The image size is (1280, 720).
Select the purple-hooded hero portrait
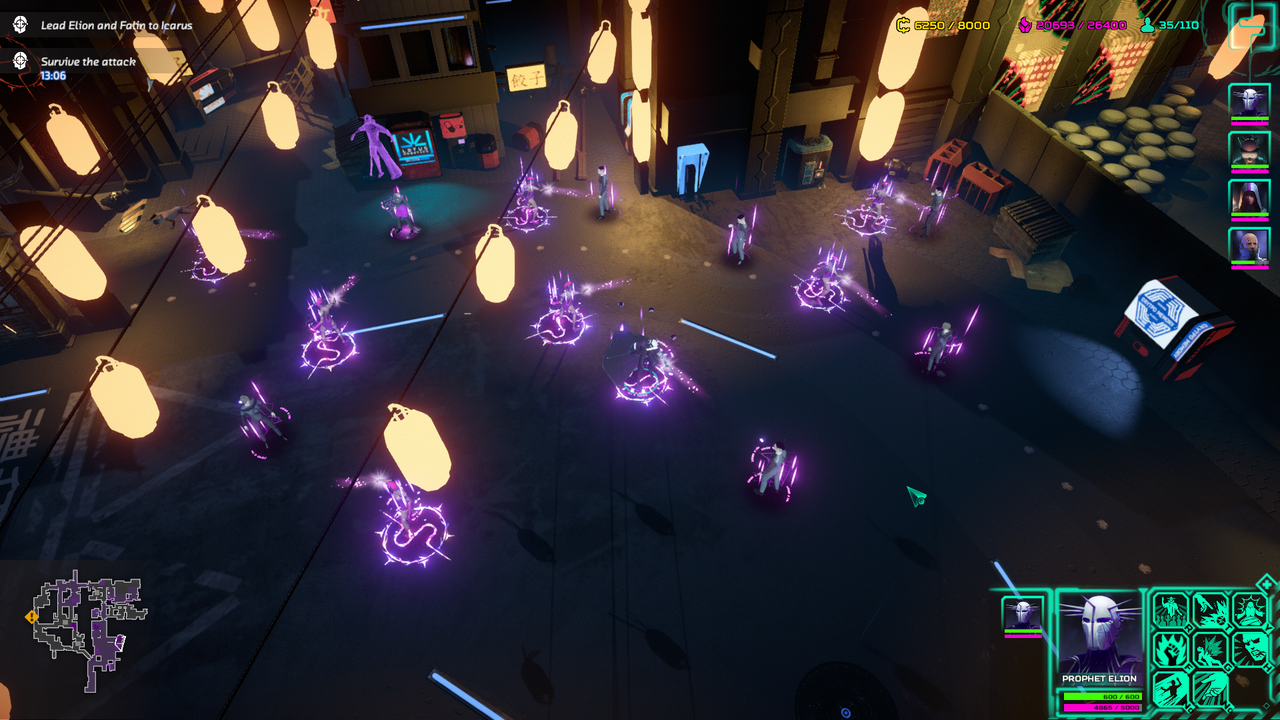[x=1248, y=197]
